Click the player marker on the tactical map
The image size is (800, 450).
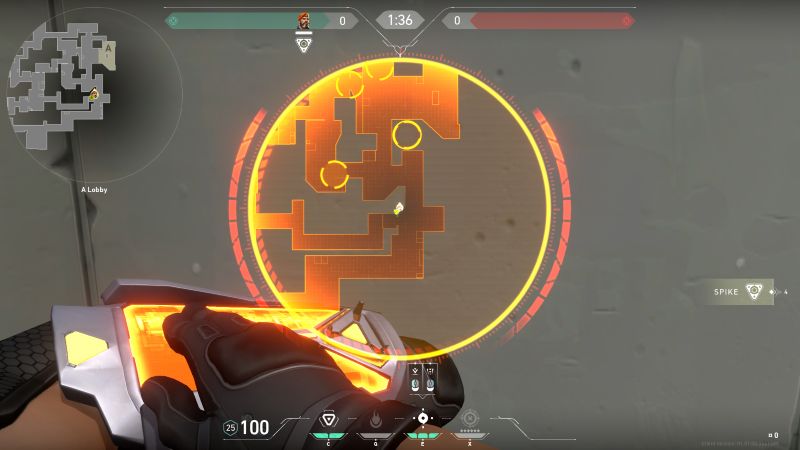(399, 208)
